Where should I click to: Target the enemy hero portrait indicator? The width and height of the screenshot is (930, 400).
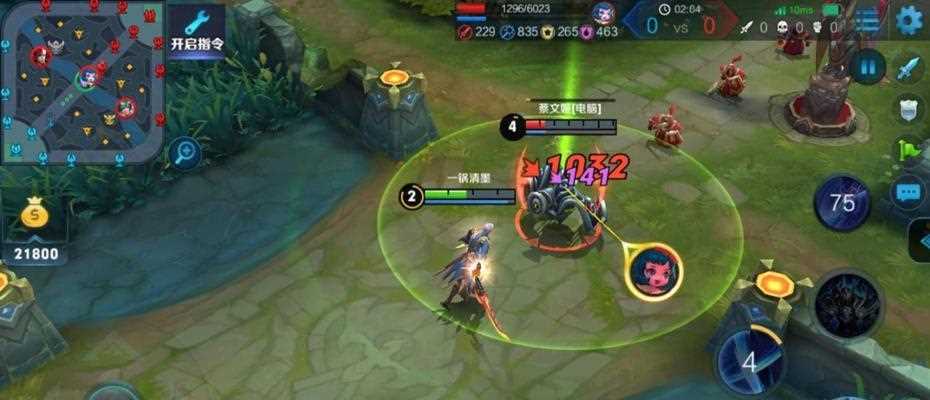click(x=655, y=269)
